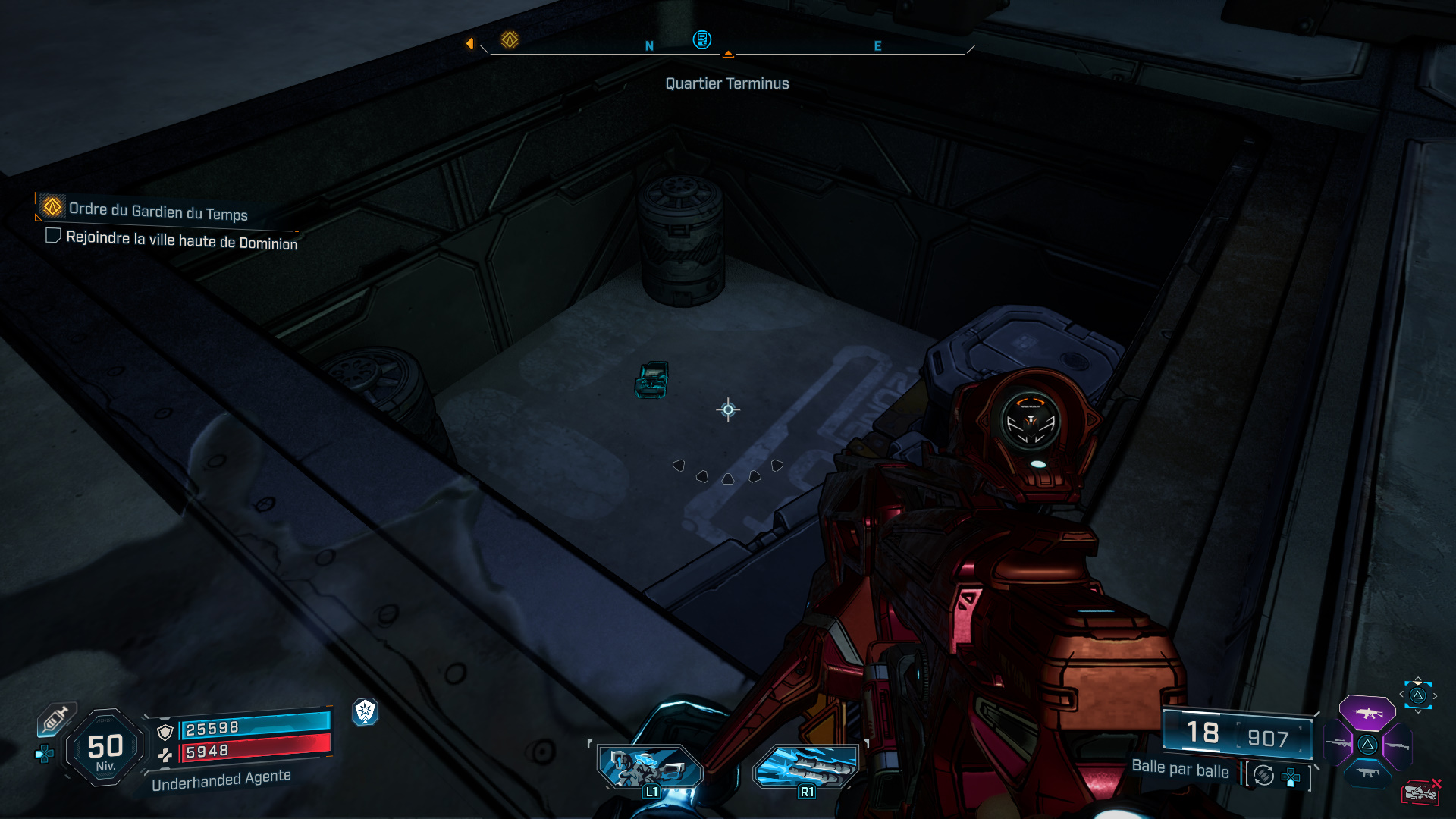Click the orange arrow at the compass left edge

pos(472,43)
